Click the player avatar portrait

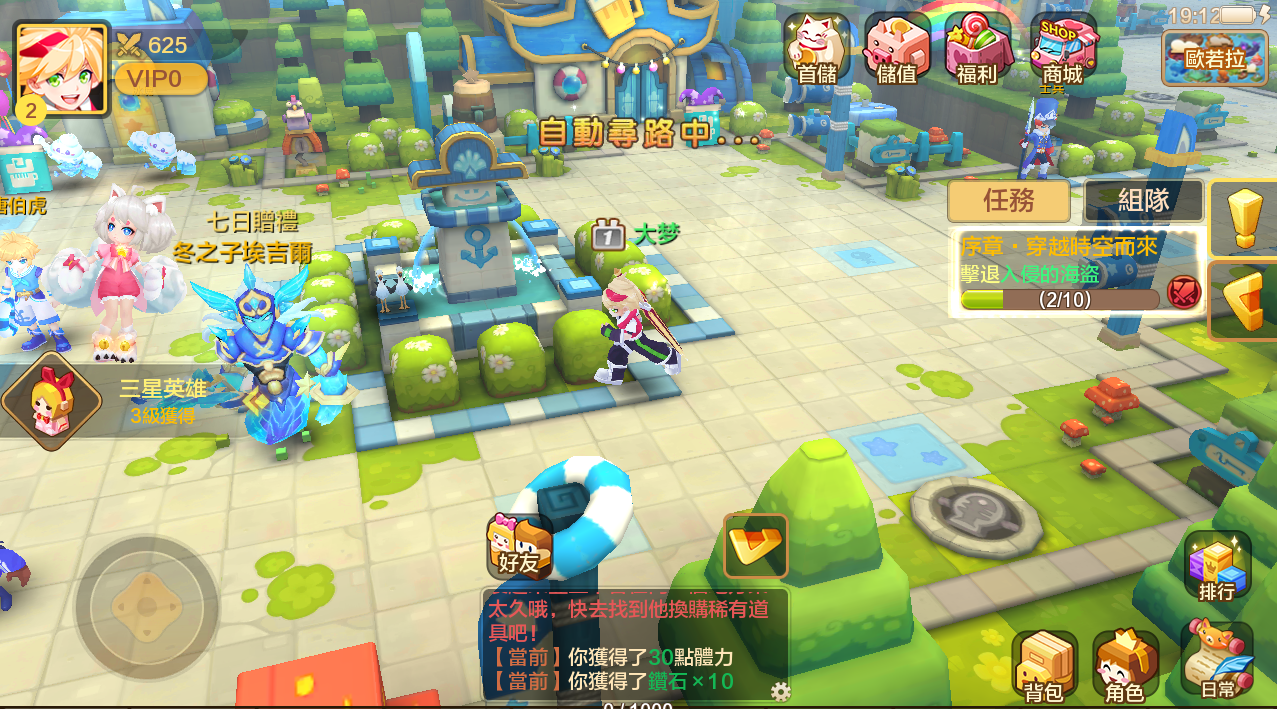61,70
